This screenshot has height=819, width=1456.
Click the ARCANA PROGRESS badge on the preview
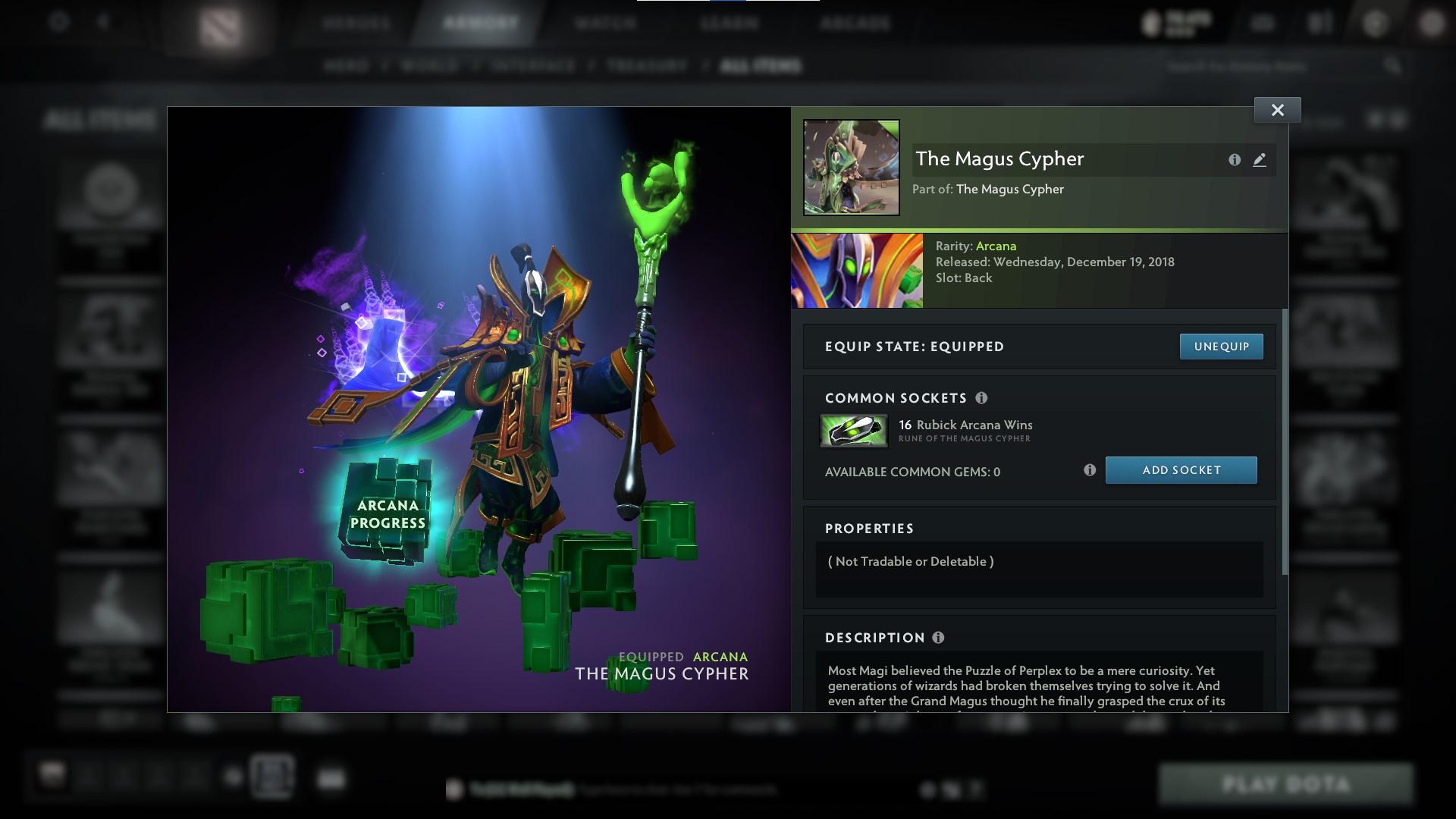391,514
